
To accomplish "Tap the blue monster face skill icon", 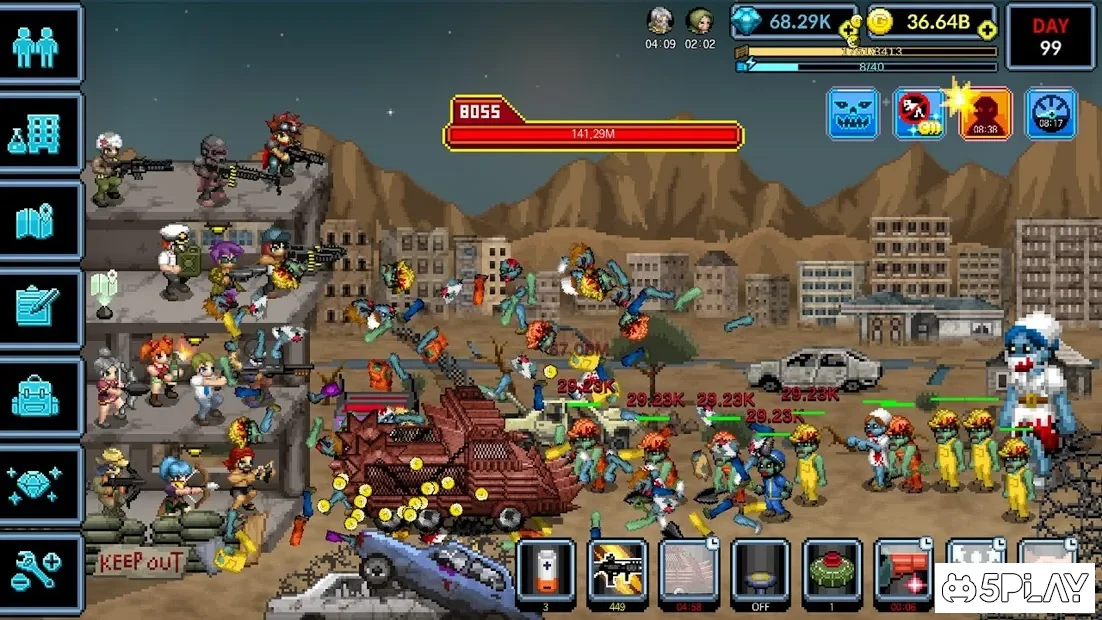I will tap(853, 113).
